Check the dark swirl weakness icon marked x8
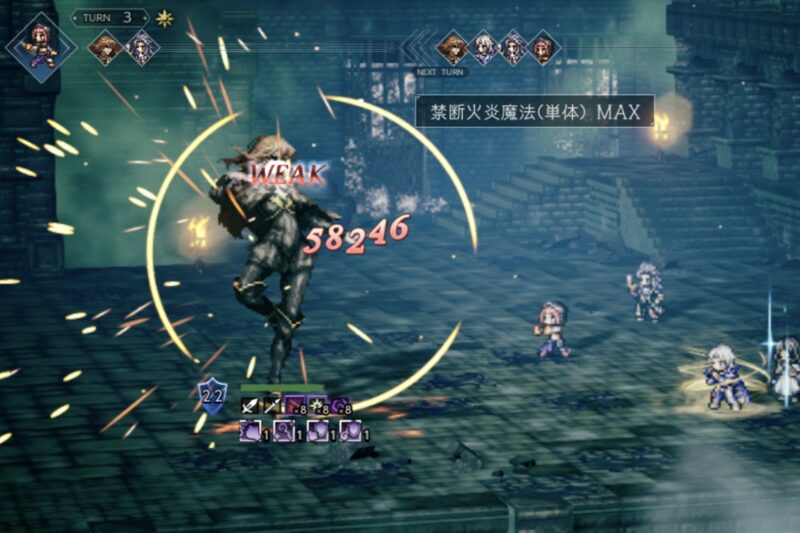Viewport: 800px width, 533px height. pyautogui.click(x=340, y=405)
